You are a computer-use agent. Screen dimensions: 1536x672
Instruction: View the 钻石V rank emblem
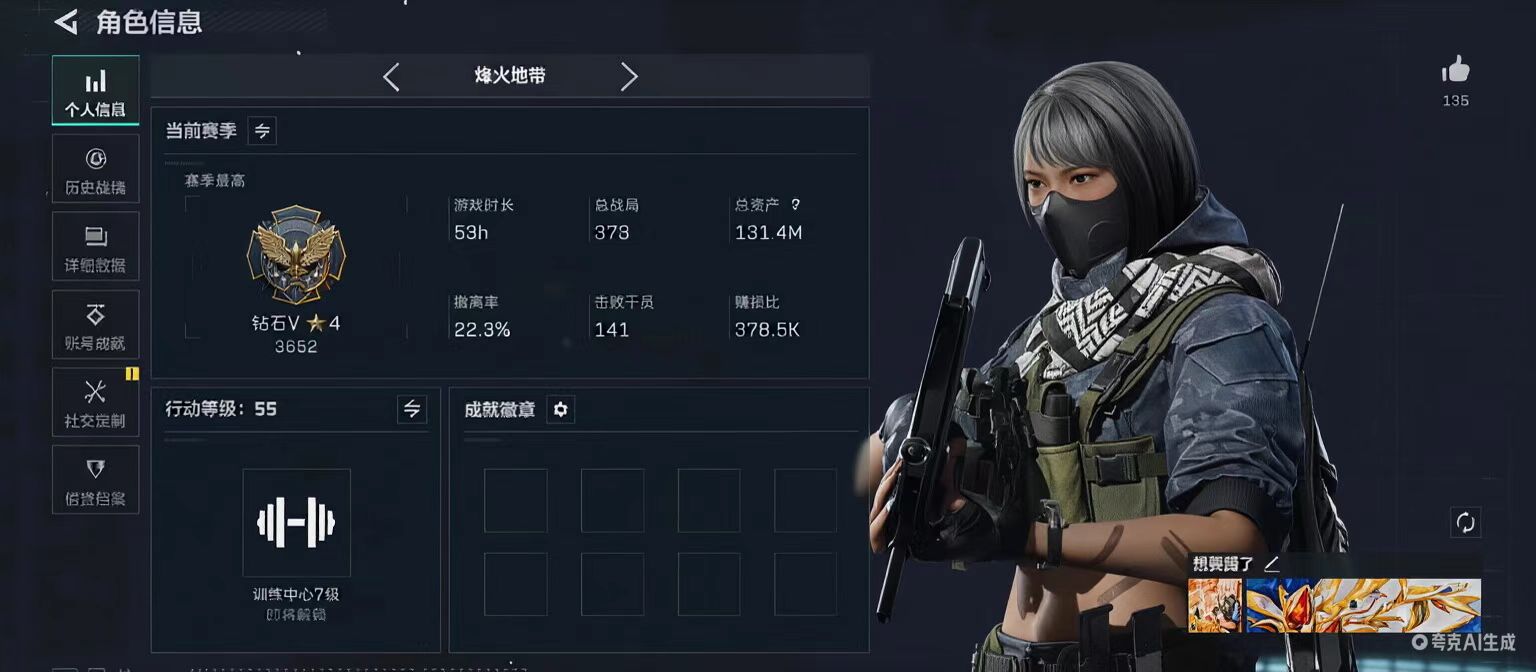[x=295, y=256]
